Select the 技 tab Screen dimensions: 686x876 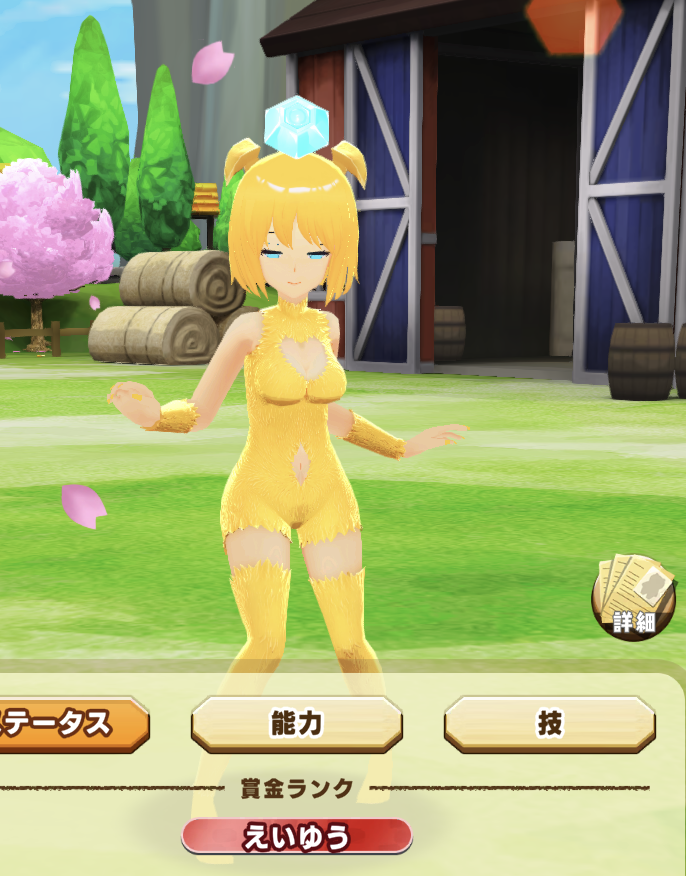point(549,724)
